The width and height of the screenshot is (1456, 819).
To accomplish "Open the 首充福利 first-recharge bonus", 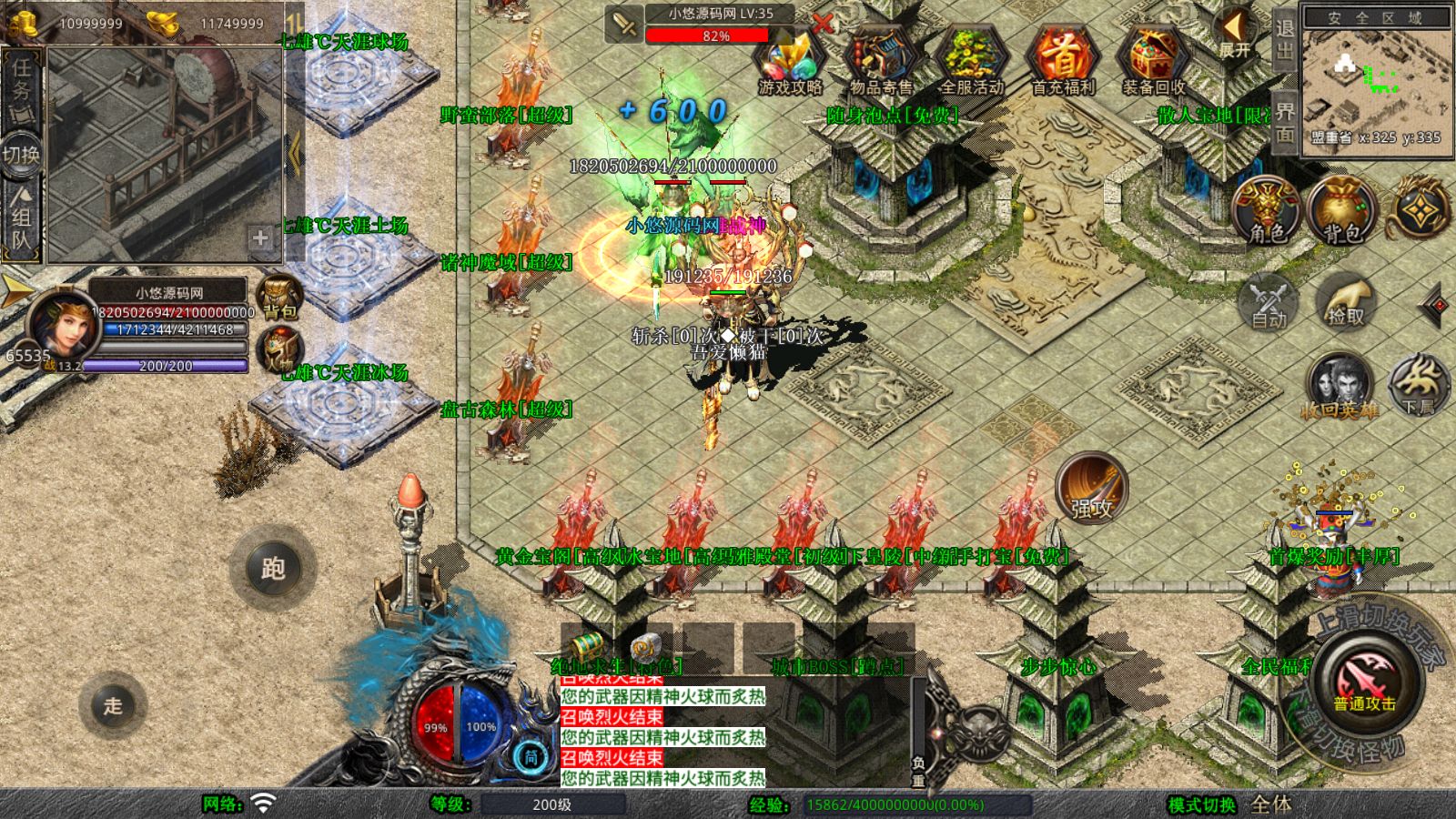I will (x=1063, y=60).
